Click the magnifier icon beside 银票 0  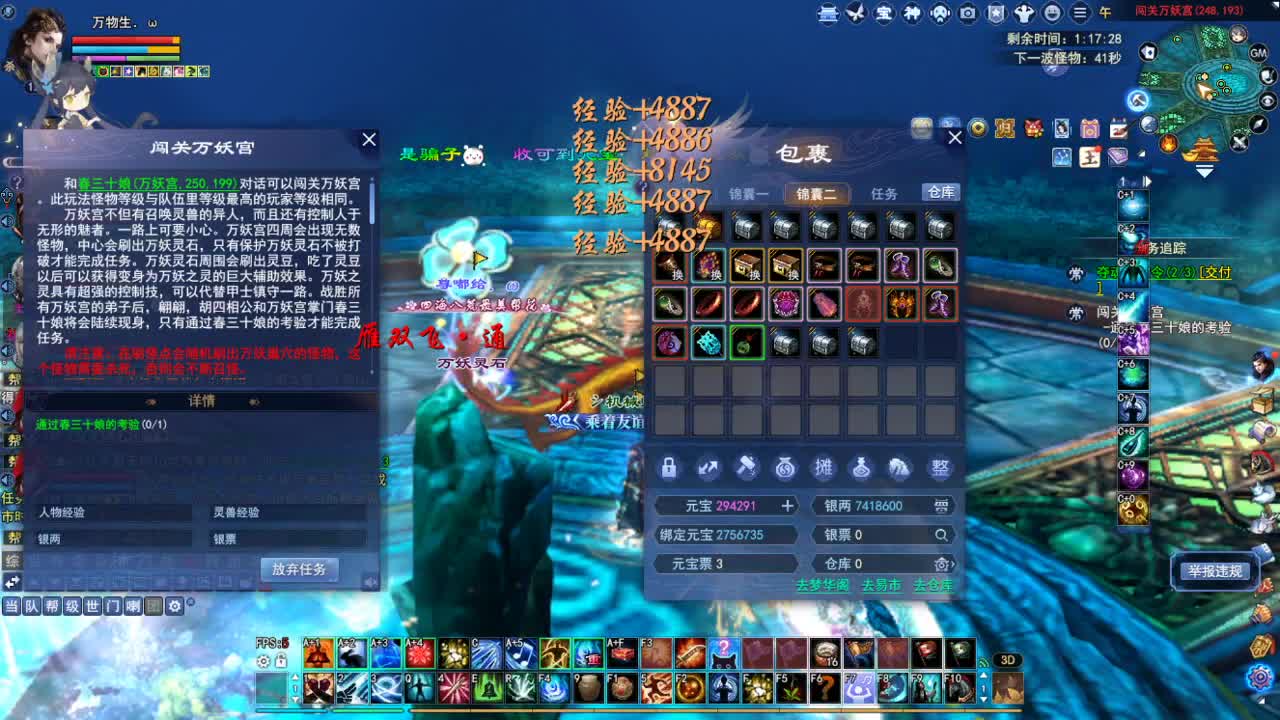click(941, 536)
